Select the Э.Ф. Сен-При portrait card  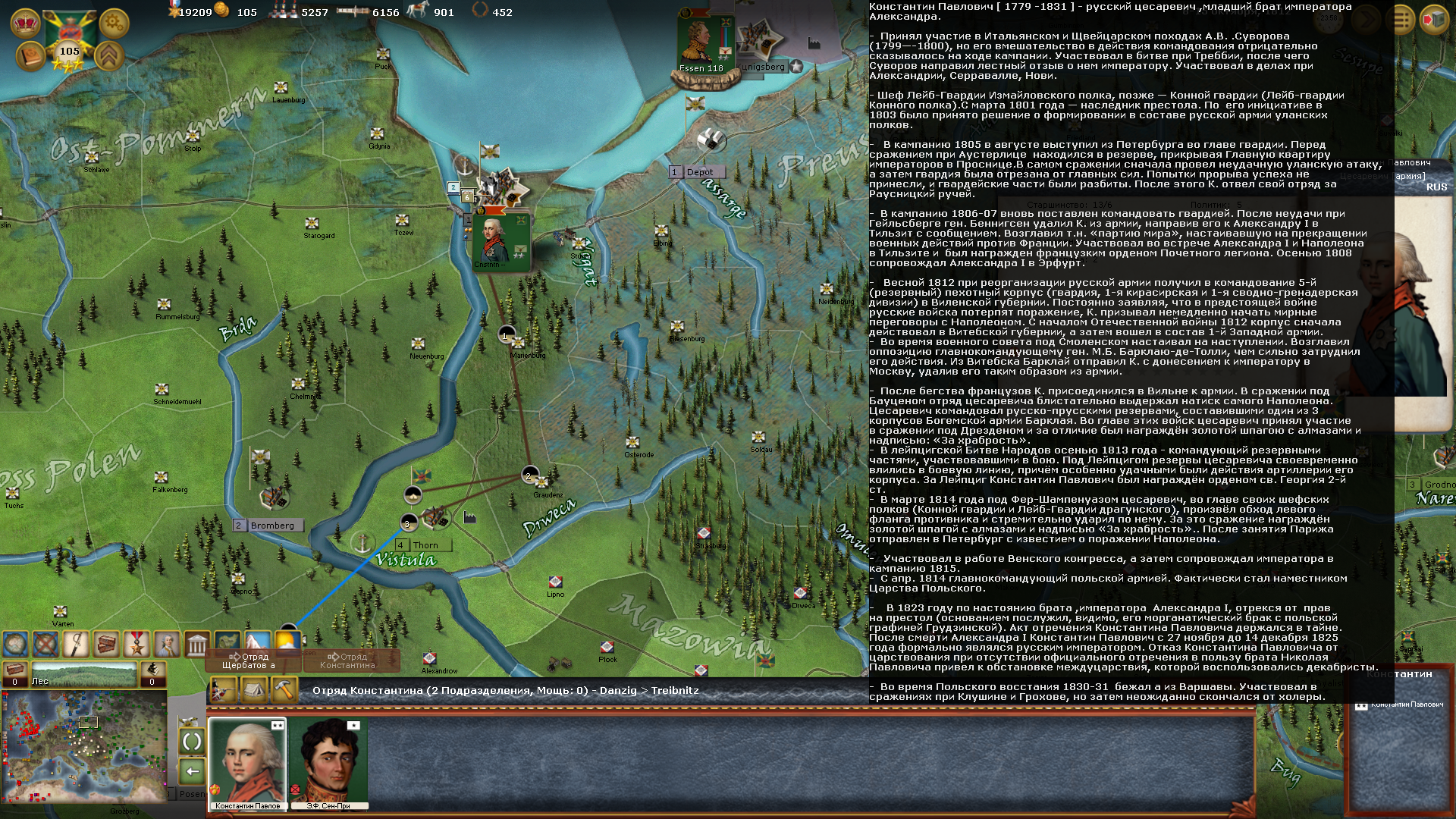(328, 764)
